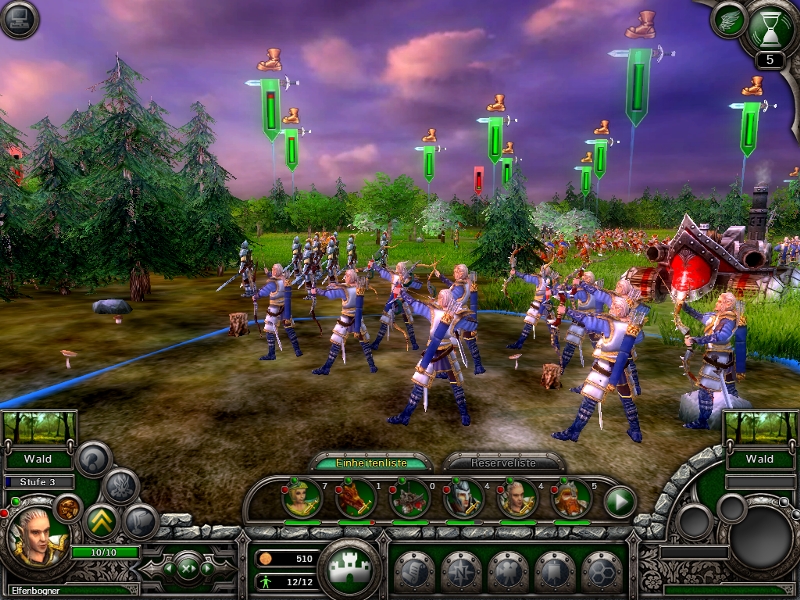This screenshot has height=600, width=800.
Task: Select the bearded dwarf unit portrait
Action: [571, 498]
